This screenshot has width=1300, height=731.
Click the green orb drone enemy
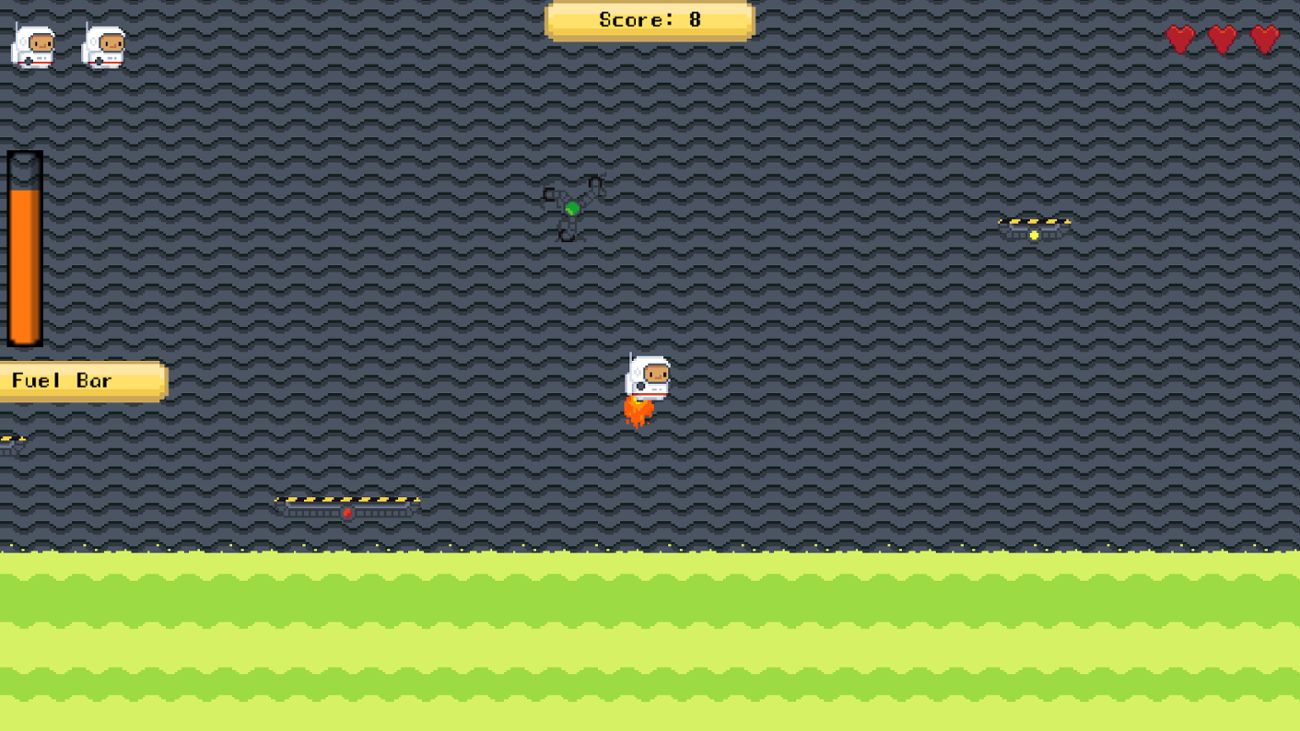[572, 208]
